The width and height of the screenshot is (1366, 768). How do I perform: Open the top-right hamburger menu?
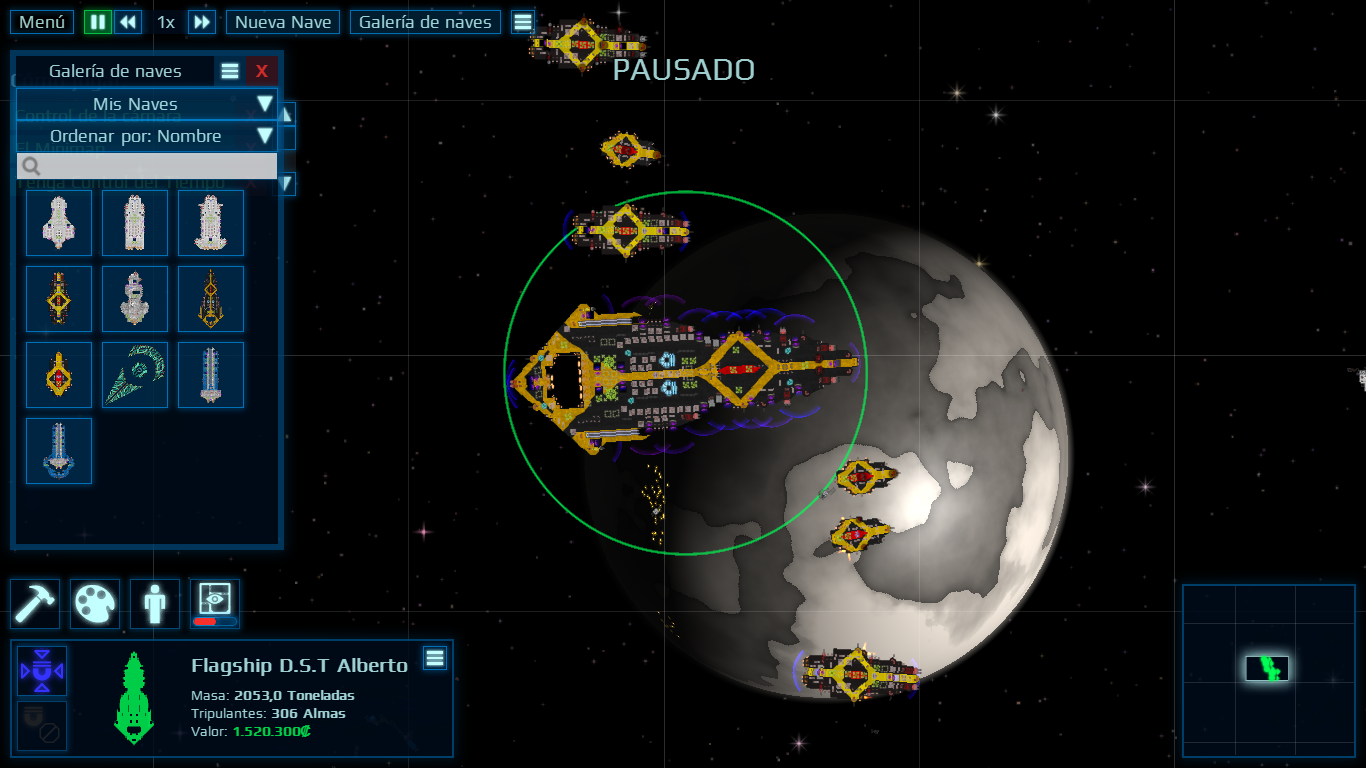523,21
